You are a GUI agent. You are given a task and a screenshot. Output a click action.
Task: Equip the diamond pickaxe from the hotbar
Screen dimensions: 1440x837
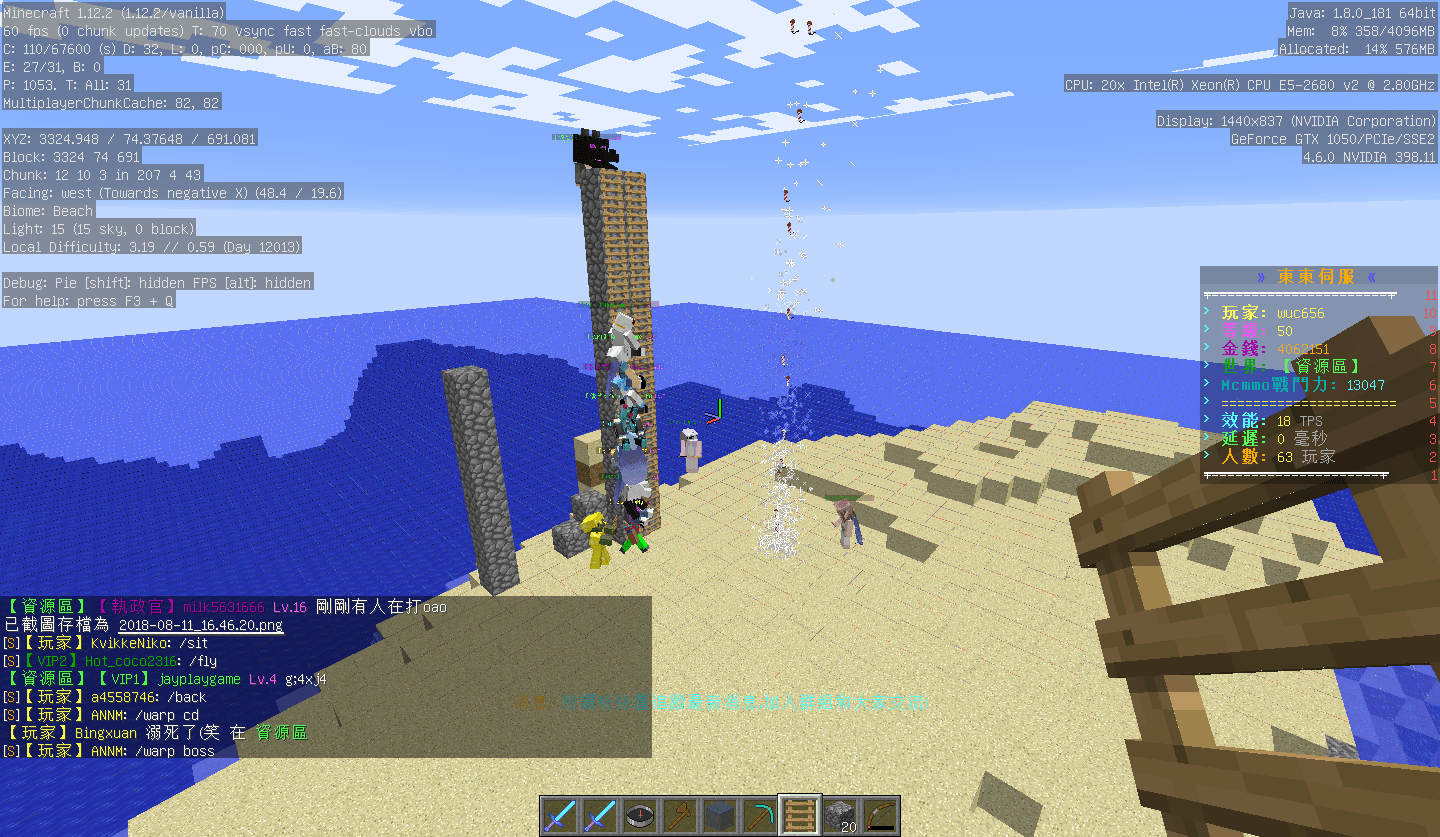click(x=760, y=816)
